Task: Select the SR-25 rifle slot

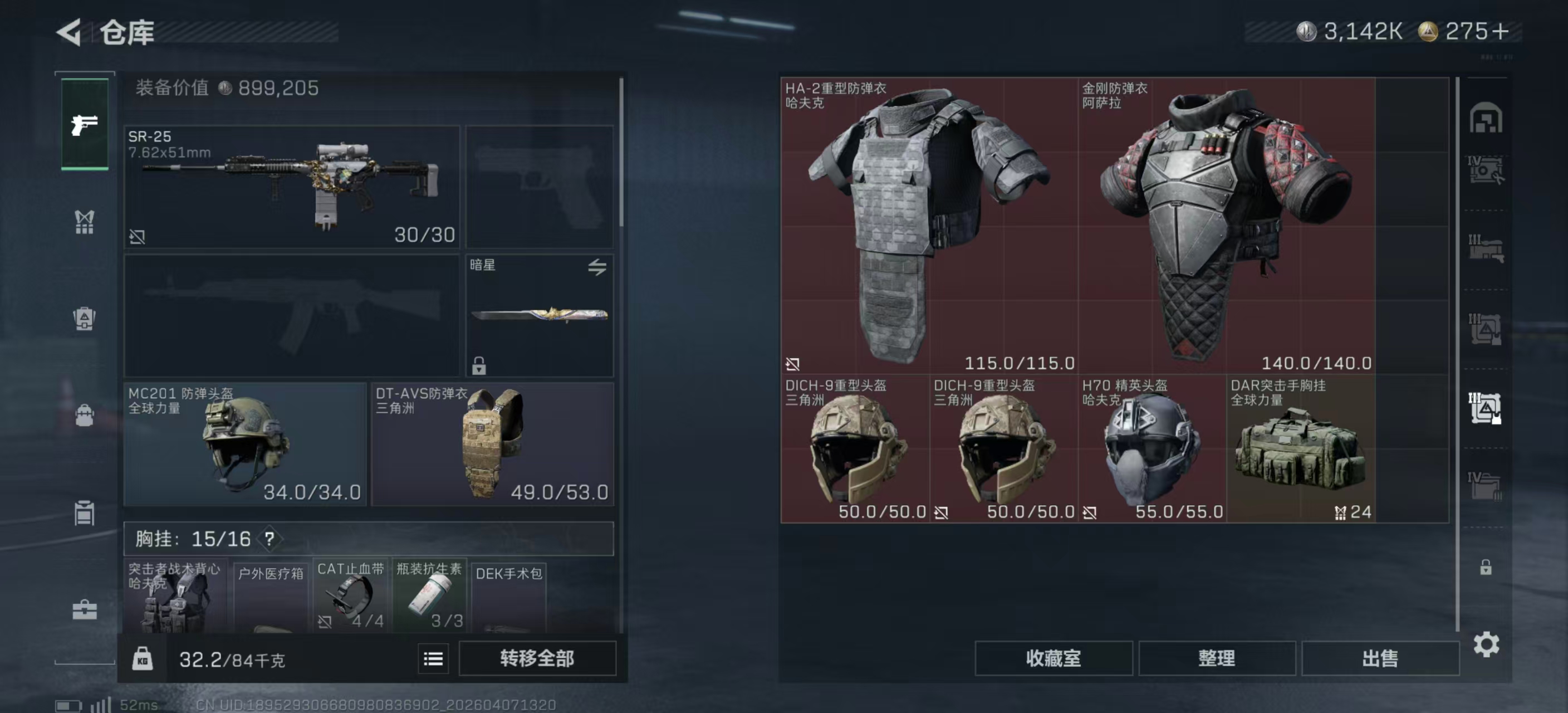Action: [x=292, y=186]
